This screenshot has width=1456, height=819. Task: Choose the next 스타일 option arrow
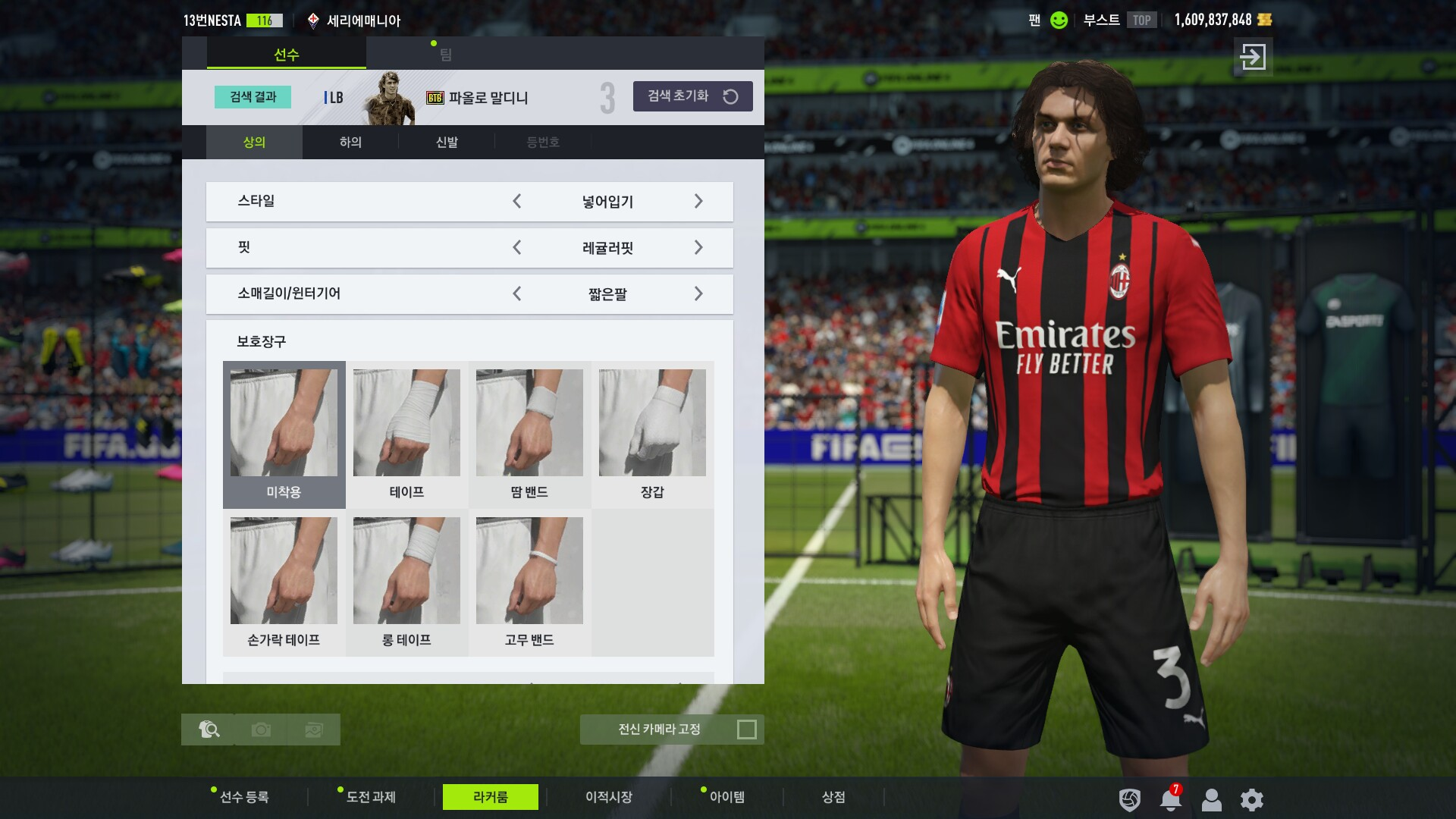[x=698, y=202]
